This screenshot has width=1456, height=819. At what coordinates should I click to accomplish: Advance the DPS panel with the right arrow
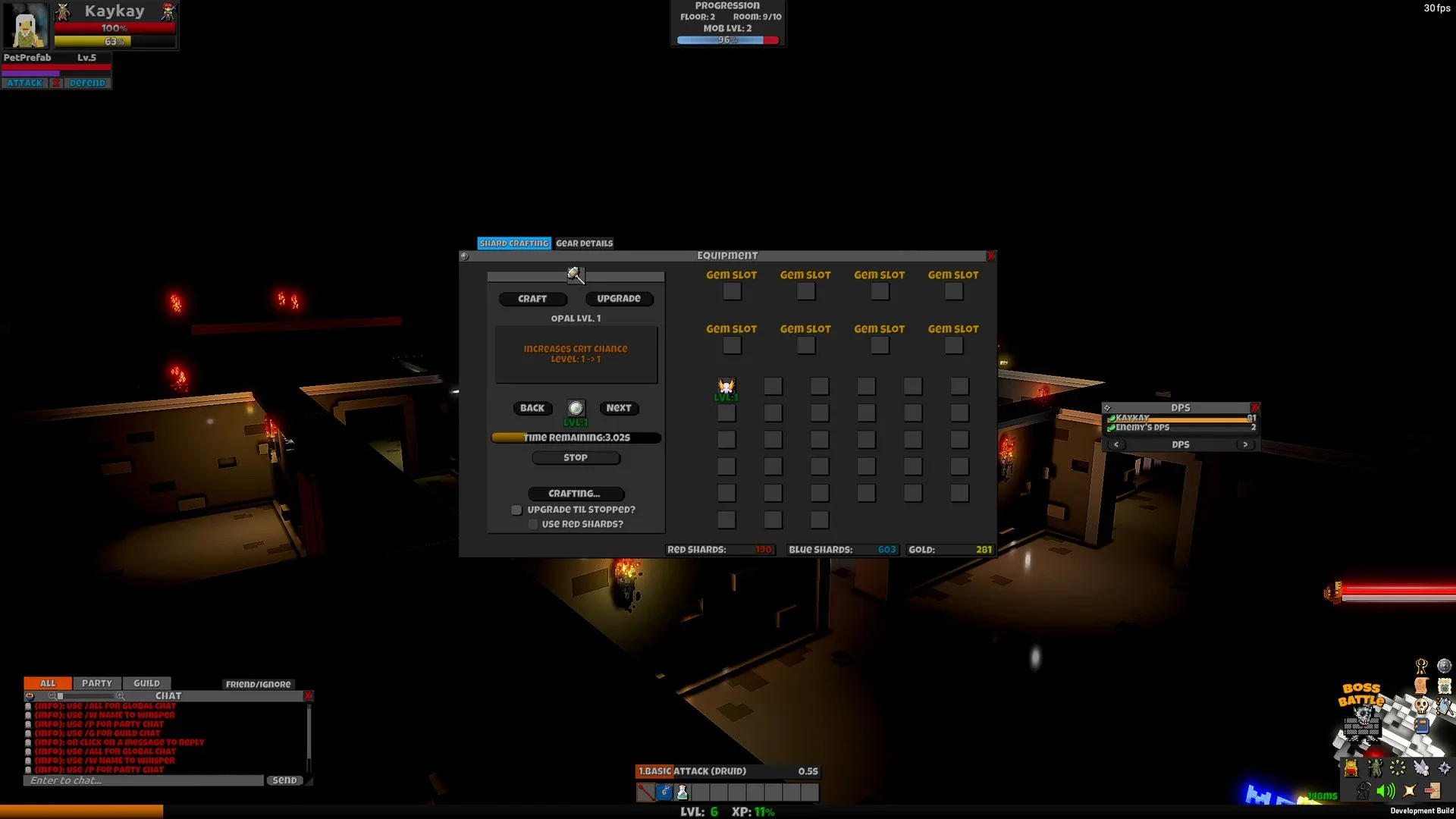pos(1245,444)
